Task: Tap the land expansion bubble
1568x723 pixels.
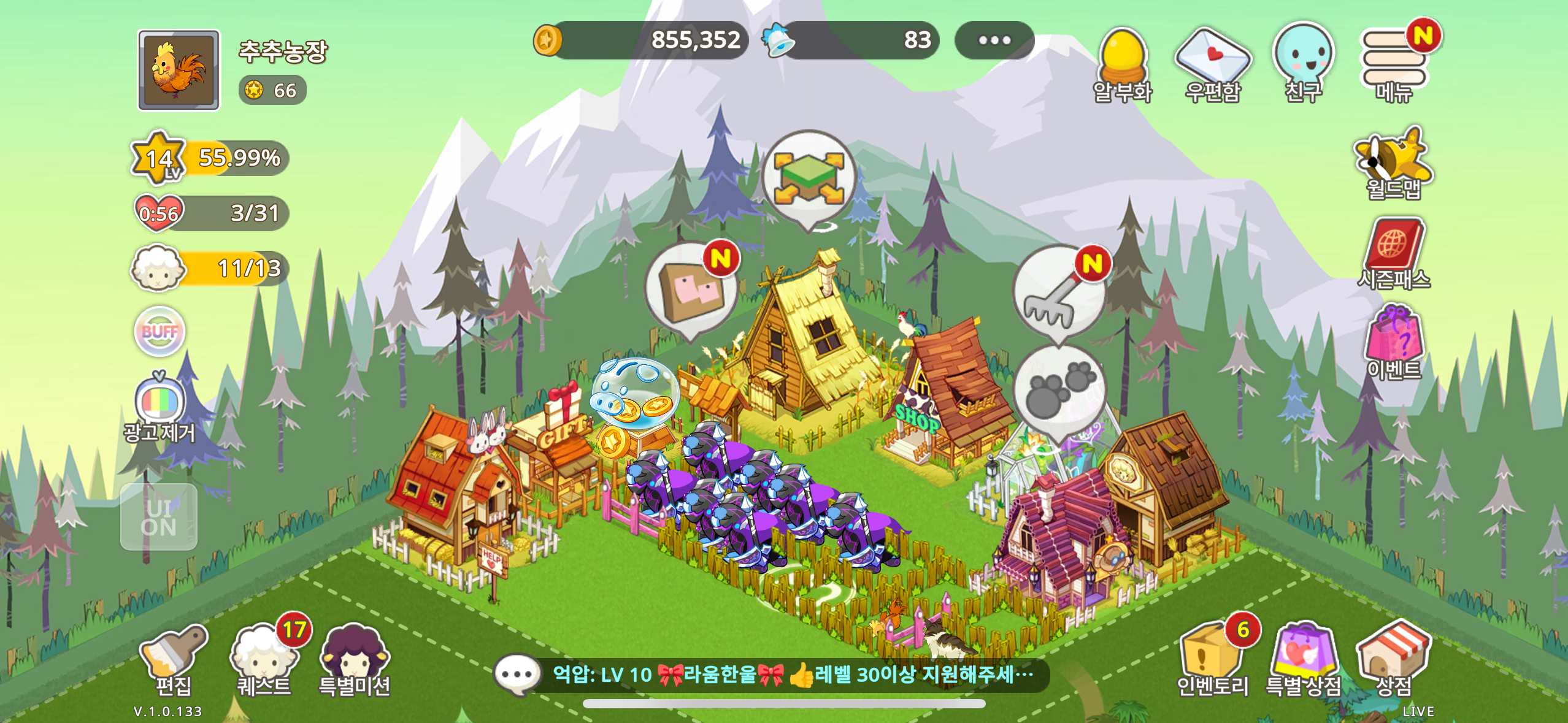Action: tap(809, 178)
